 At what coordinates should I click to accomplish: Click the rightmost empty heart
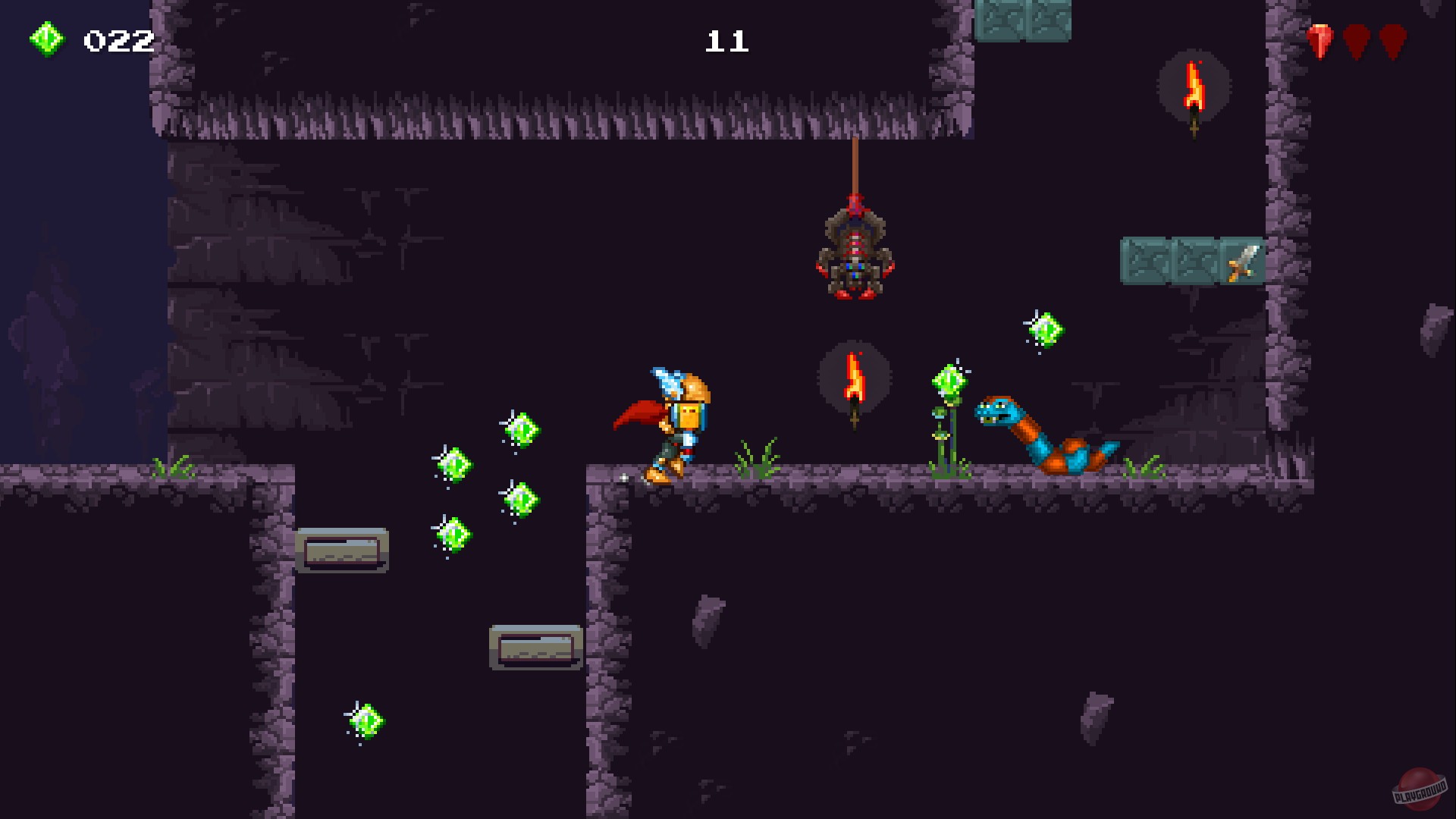(x=1391, y=39)
